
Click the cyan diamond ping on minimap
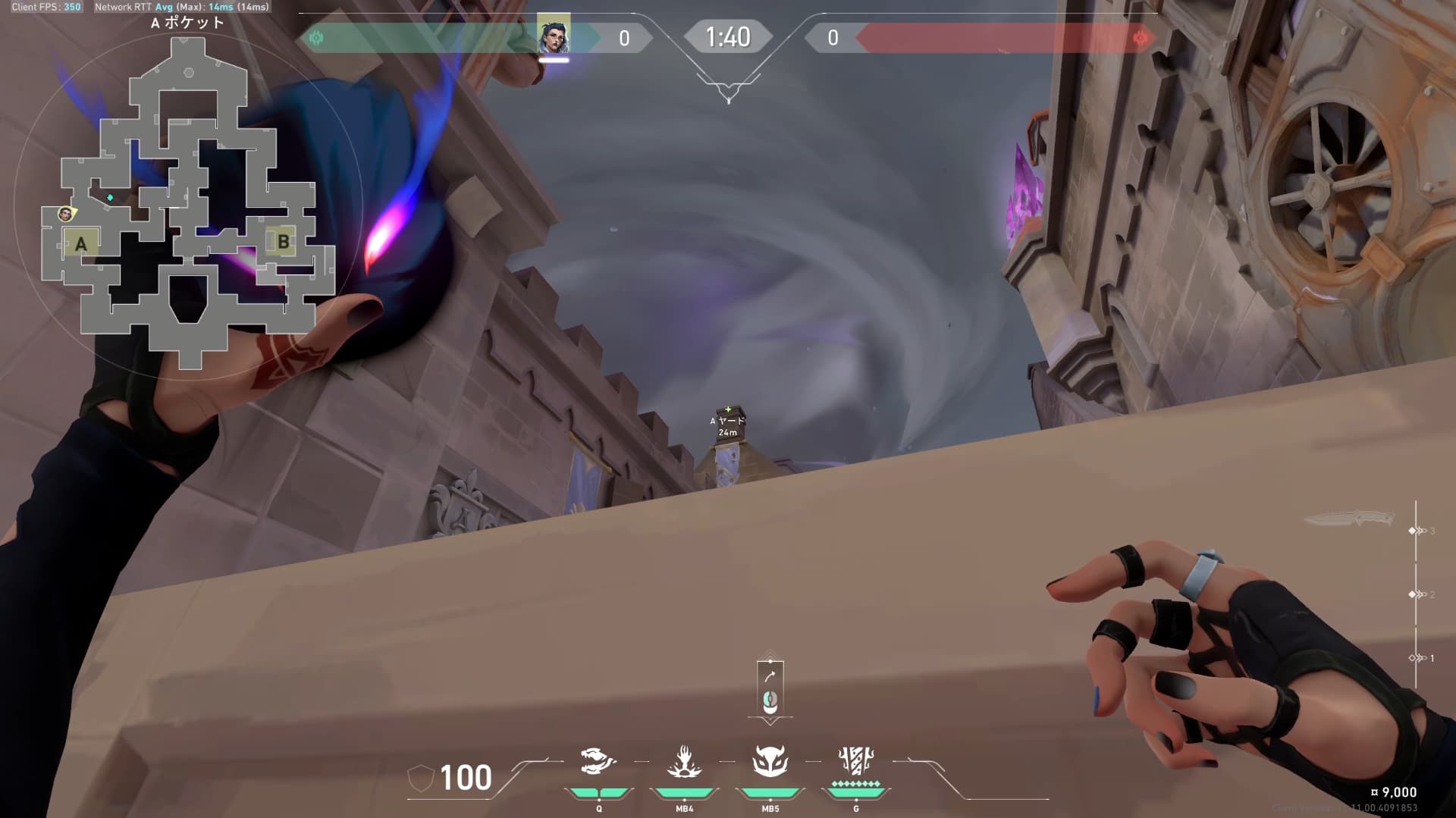111,198
